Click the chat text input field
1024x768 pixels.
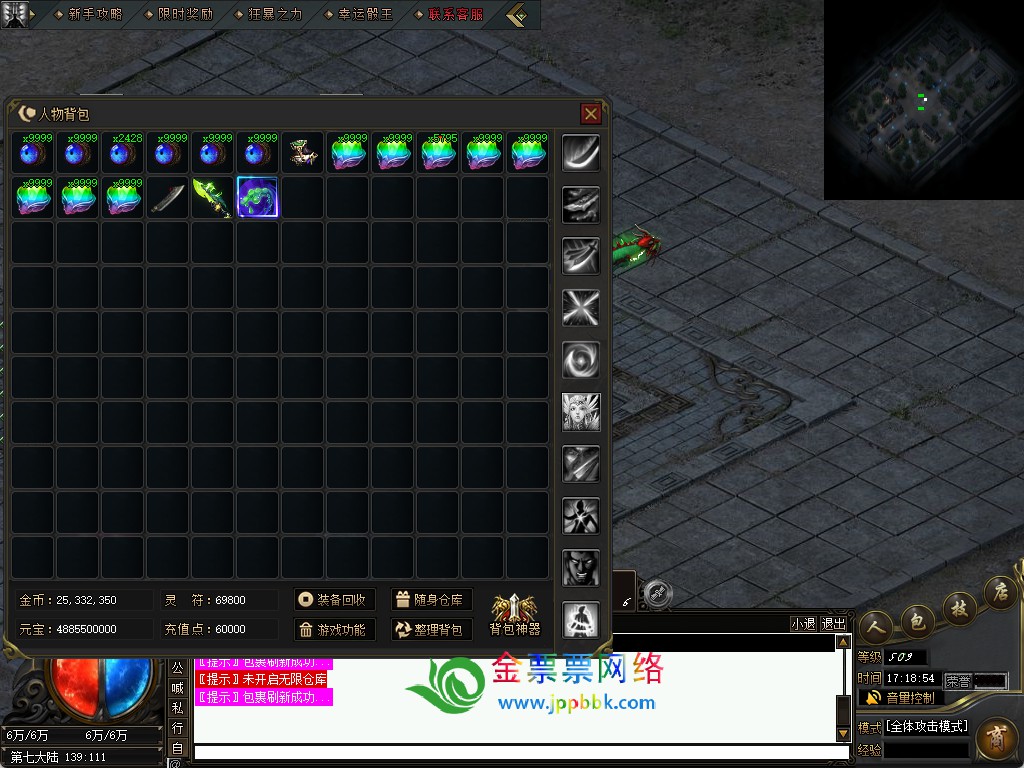coord(520,752)
